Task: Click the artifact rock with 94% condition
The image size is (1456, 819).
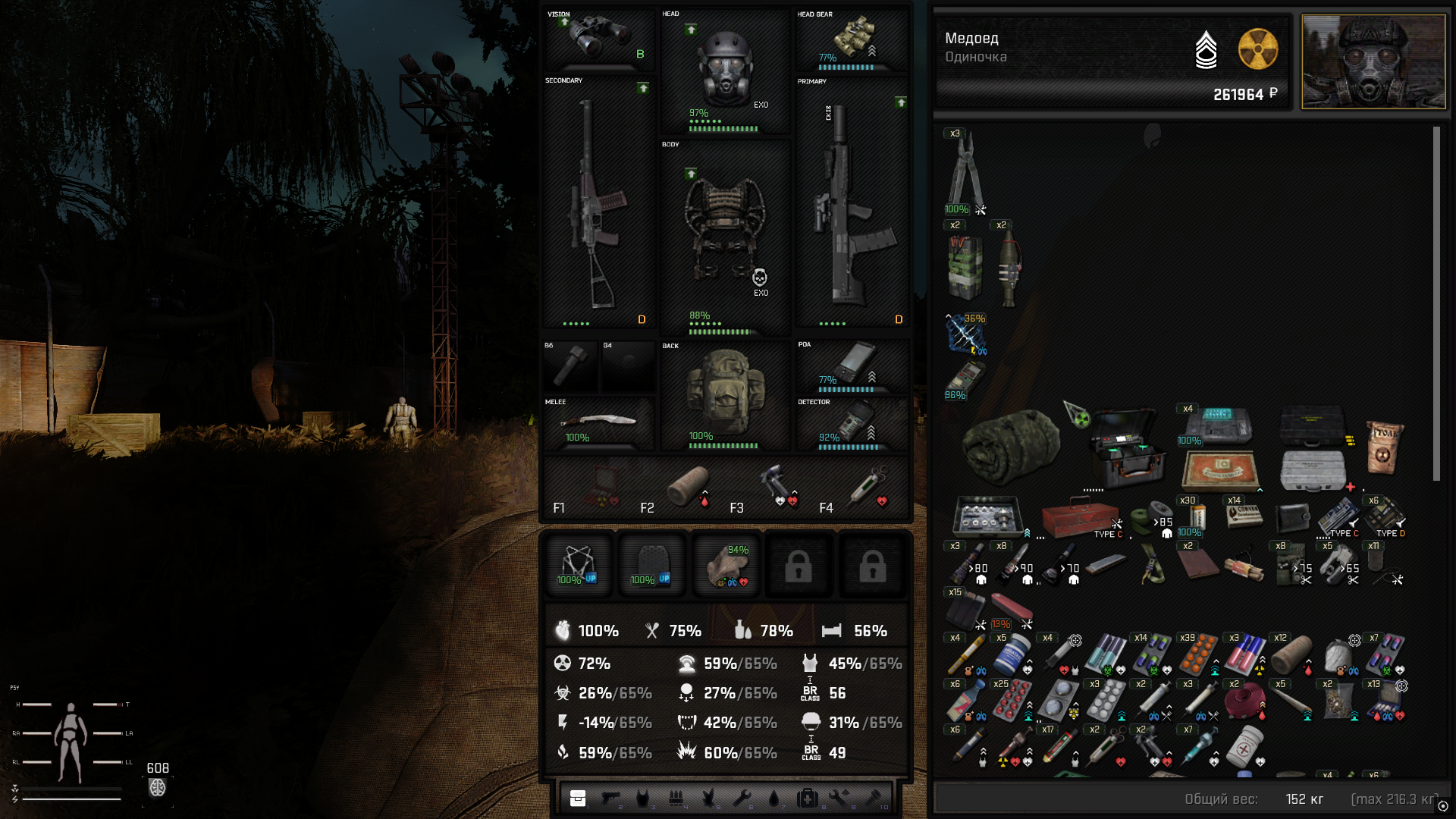Action: 726,566
